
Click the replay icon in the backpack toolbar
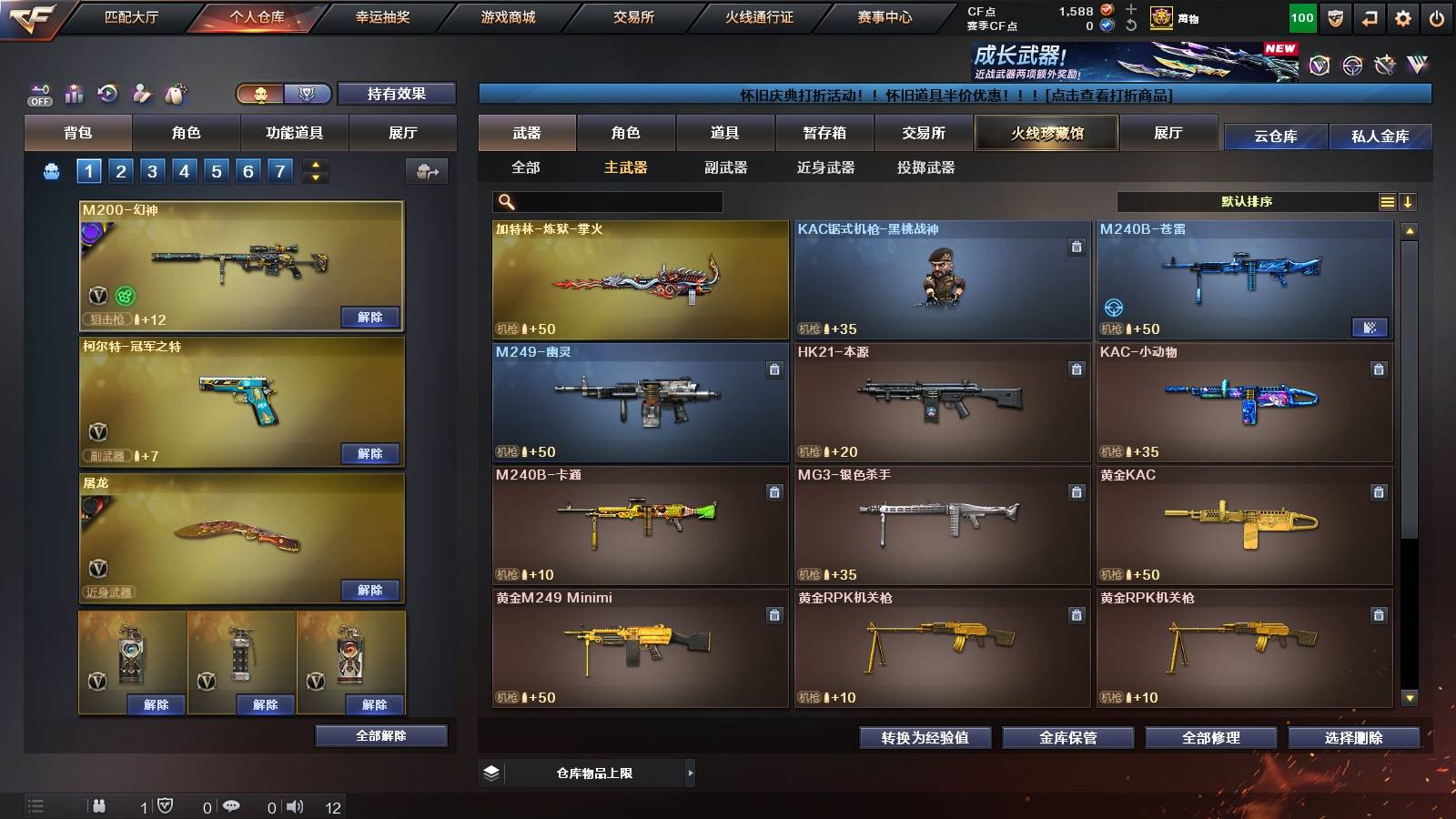(x=106, y=93)
